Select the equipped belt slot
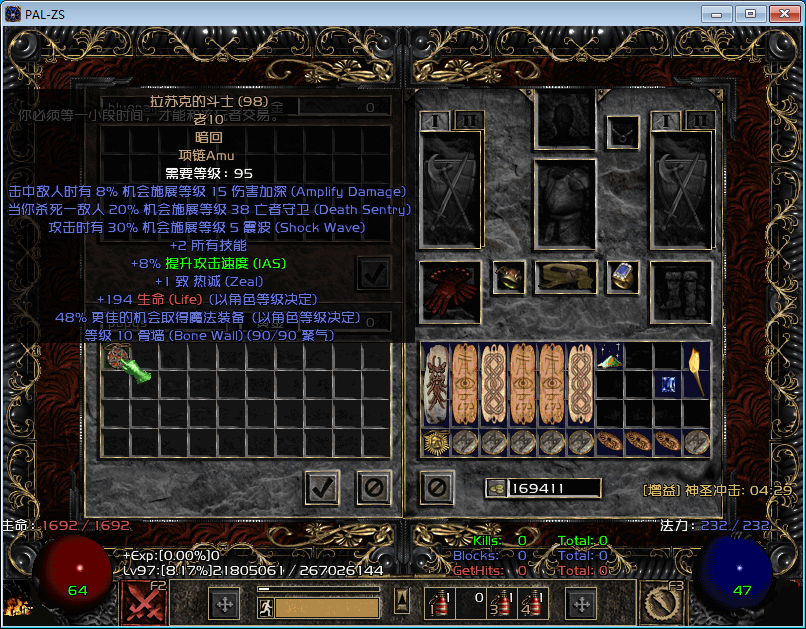Screen dimensions: 806x629 565,276
